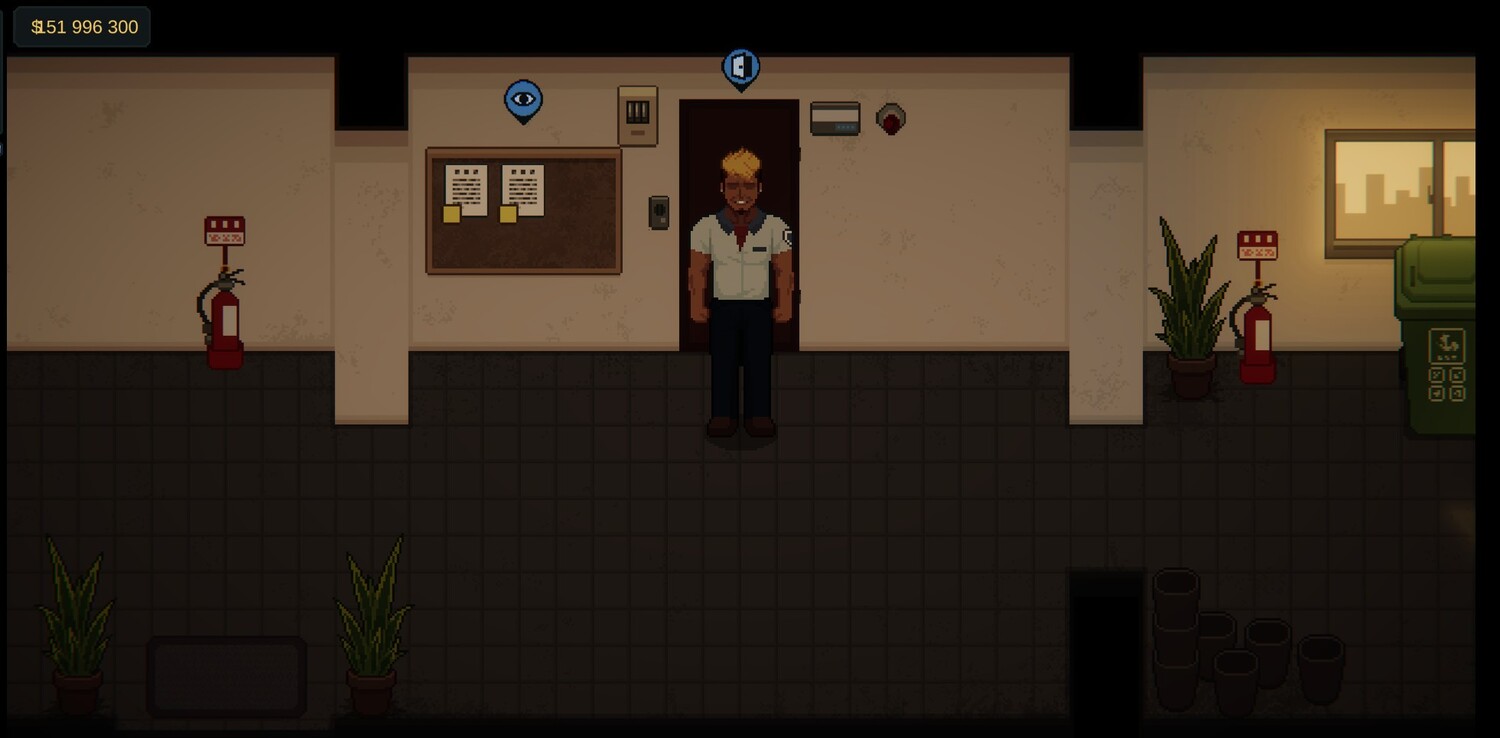Click the money counter showing $151 996 300
1500x738 pixels.
[x=82, y=27]
